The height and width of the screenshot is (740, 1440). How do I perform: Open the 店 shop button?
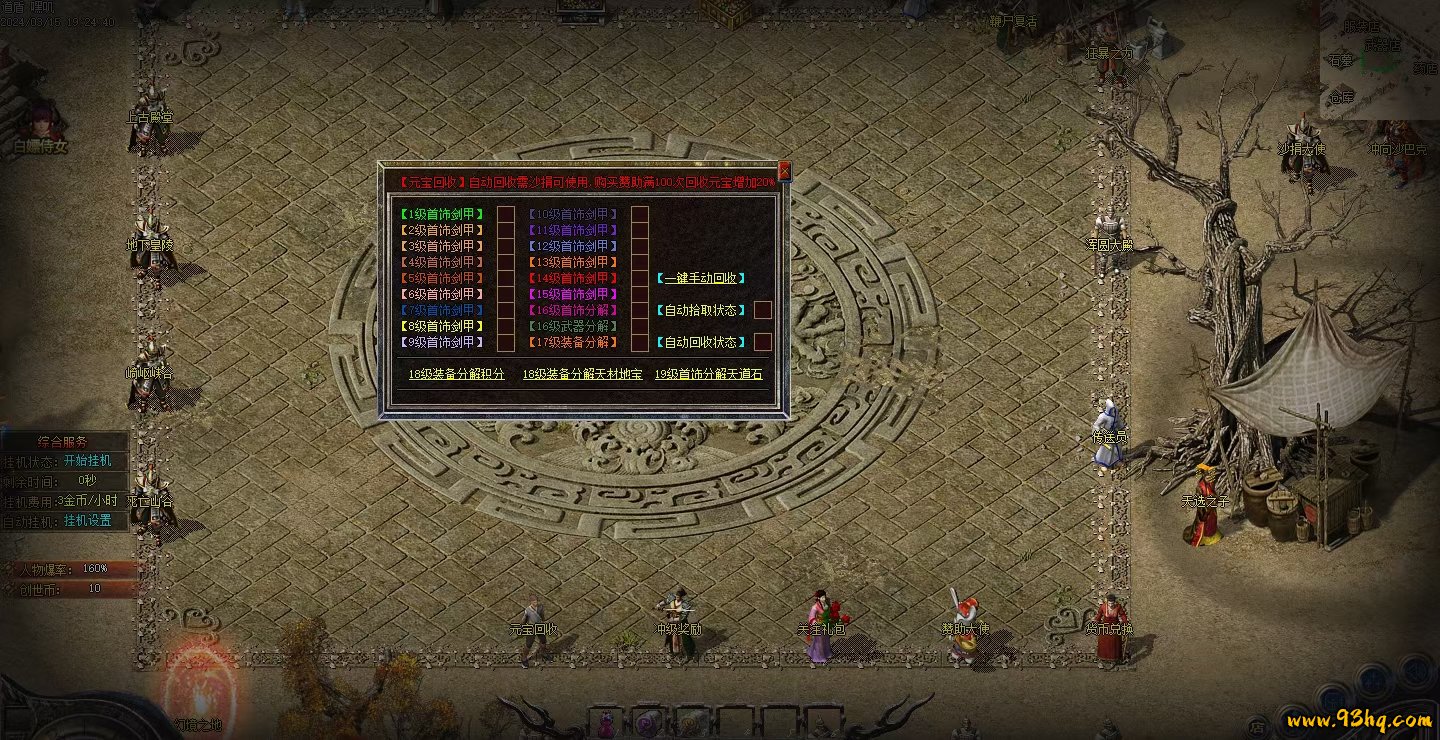tap(1256, 727)
